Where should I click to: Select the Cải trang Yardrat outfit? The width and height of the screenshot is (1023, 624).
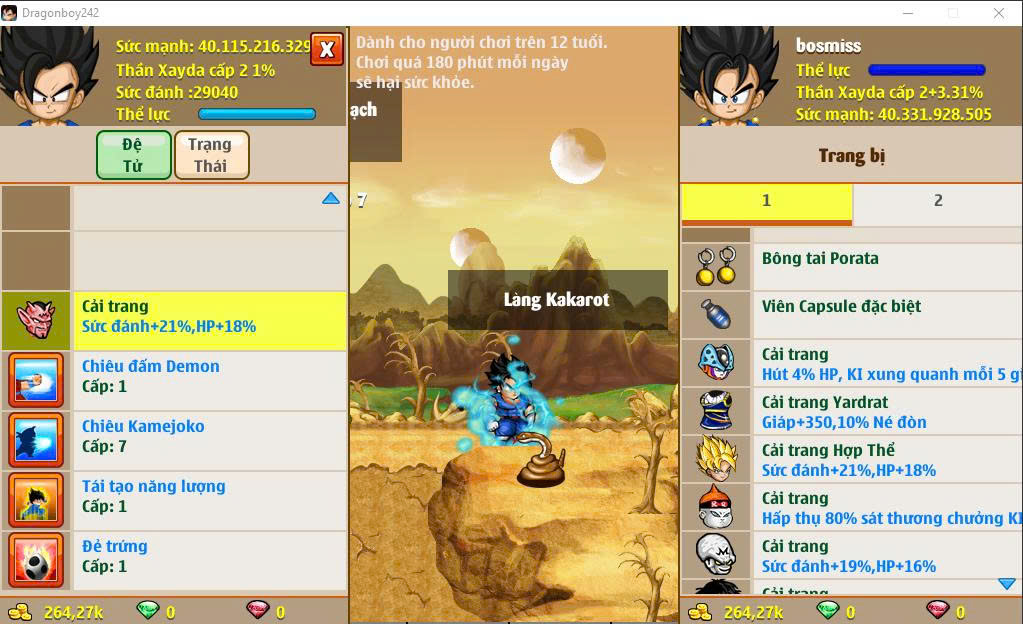(885, 411)
